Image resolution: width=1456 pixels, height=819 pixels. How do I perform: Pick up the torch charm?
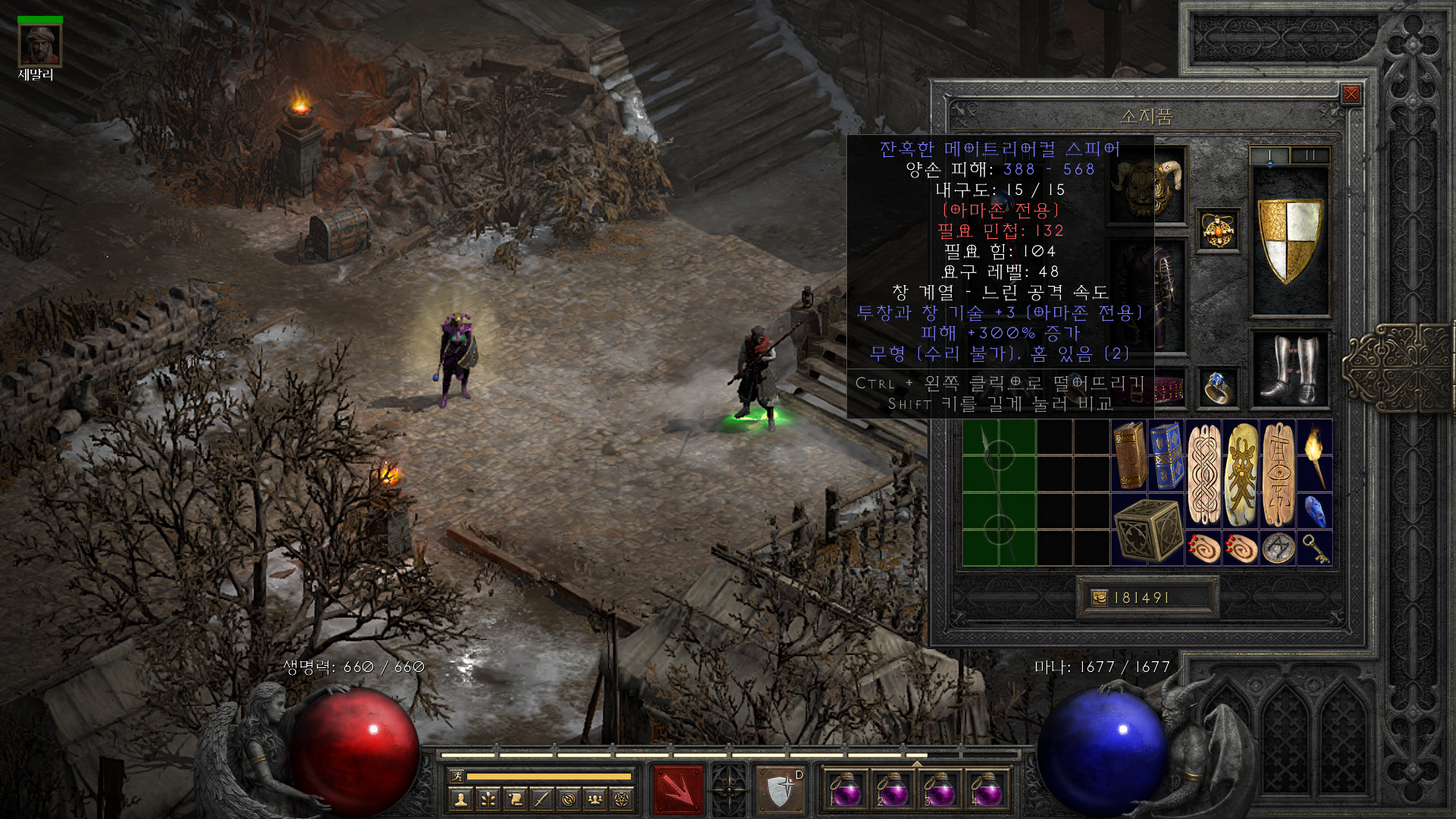click(1314, 456)
